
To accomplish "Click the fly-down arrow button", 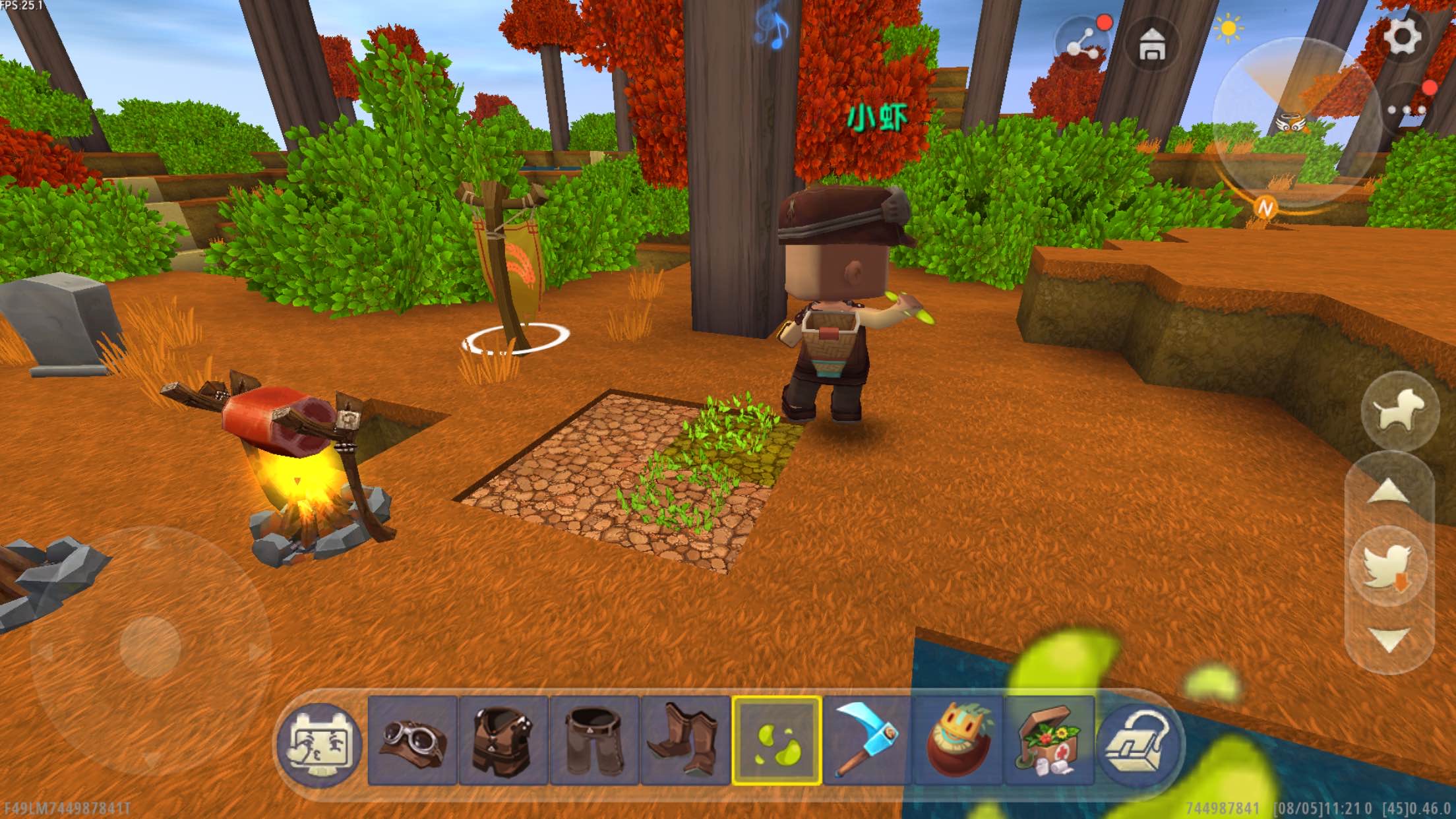I will (x=1389, y=640).
